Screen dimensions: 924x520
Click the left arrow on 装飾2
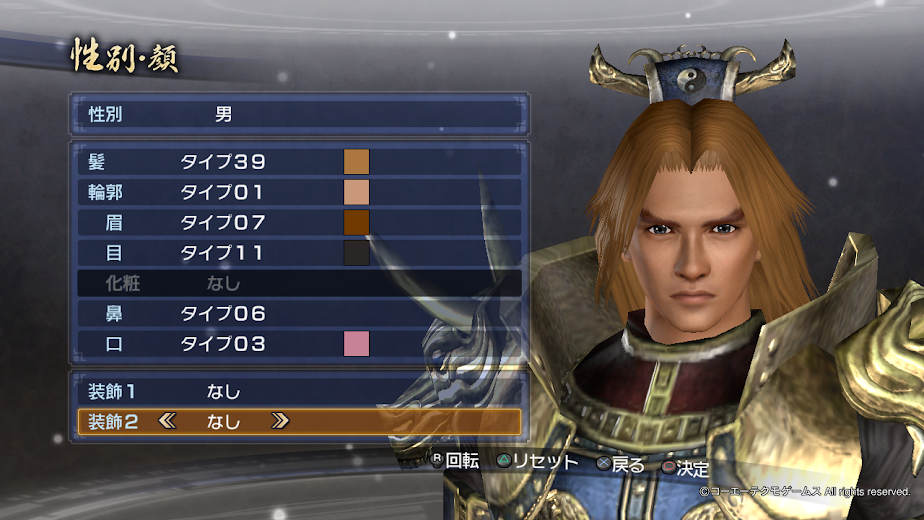167,421
